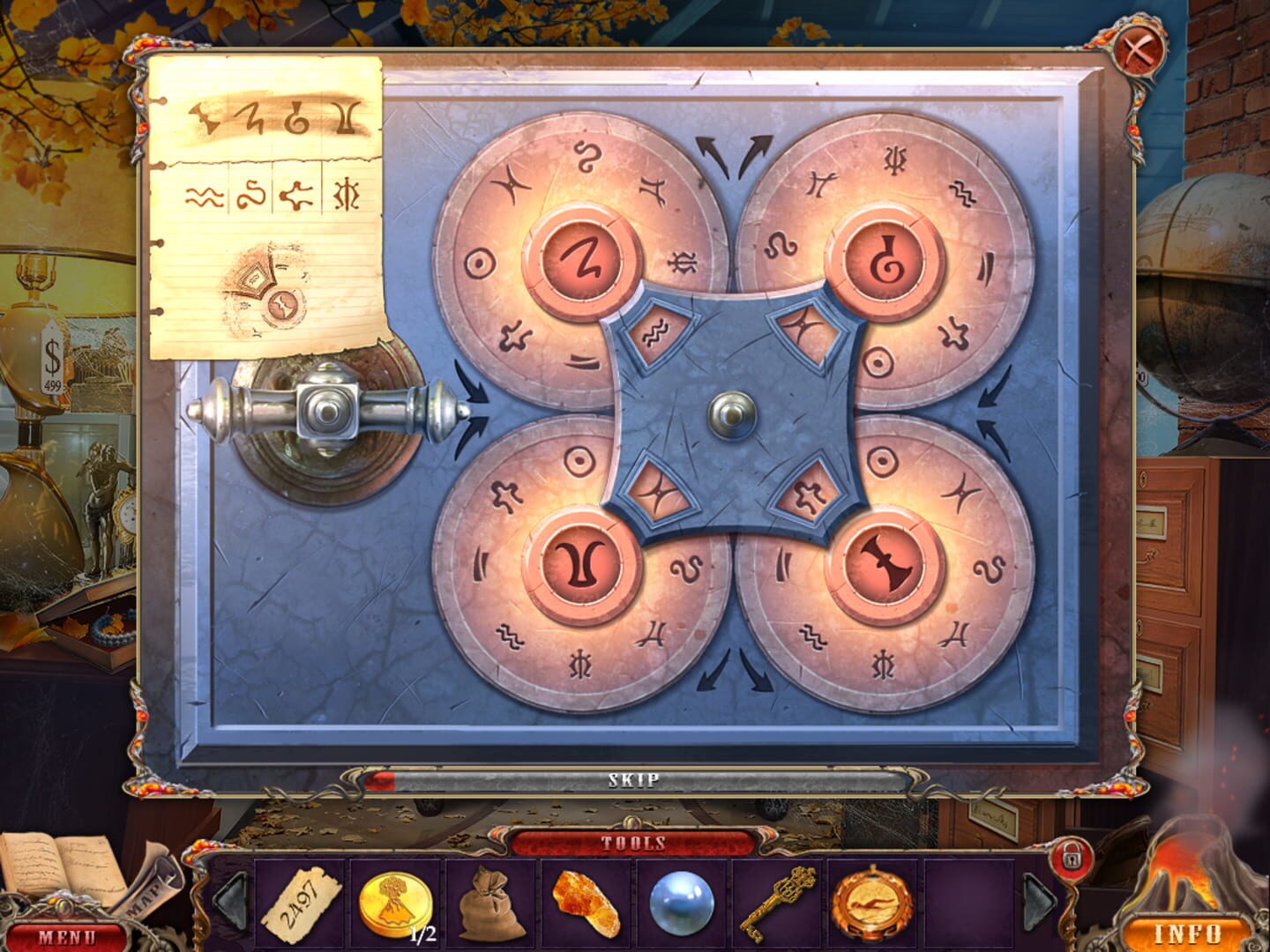Click the skip progress bar
This screenshot has width=1270, height=952.
[x=637, y=779]
